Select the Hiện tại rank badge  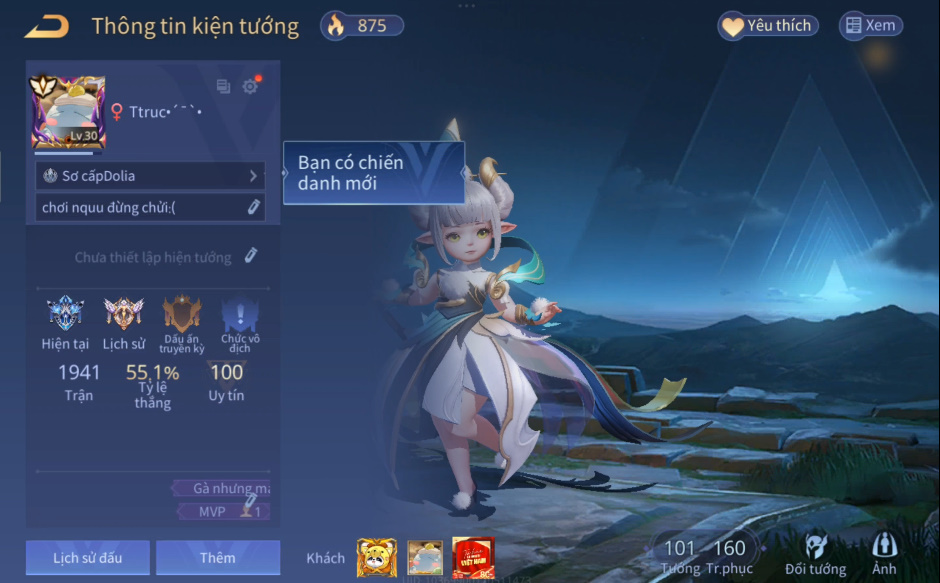pyautogui.click(x=65, y=314)
